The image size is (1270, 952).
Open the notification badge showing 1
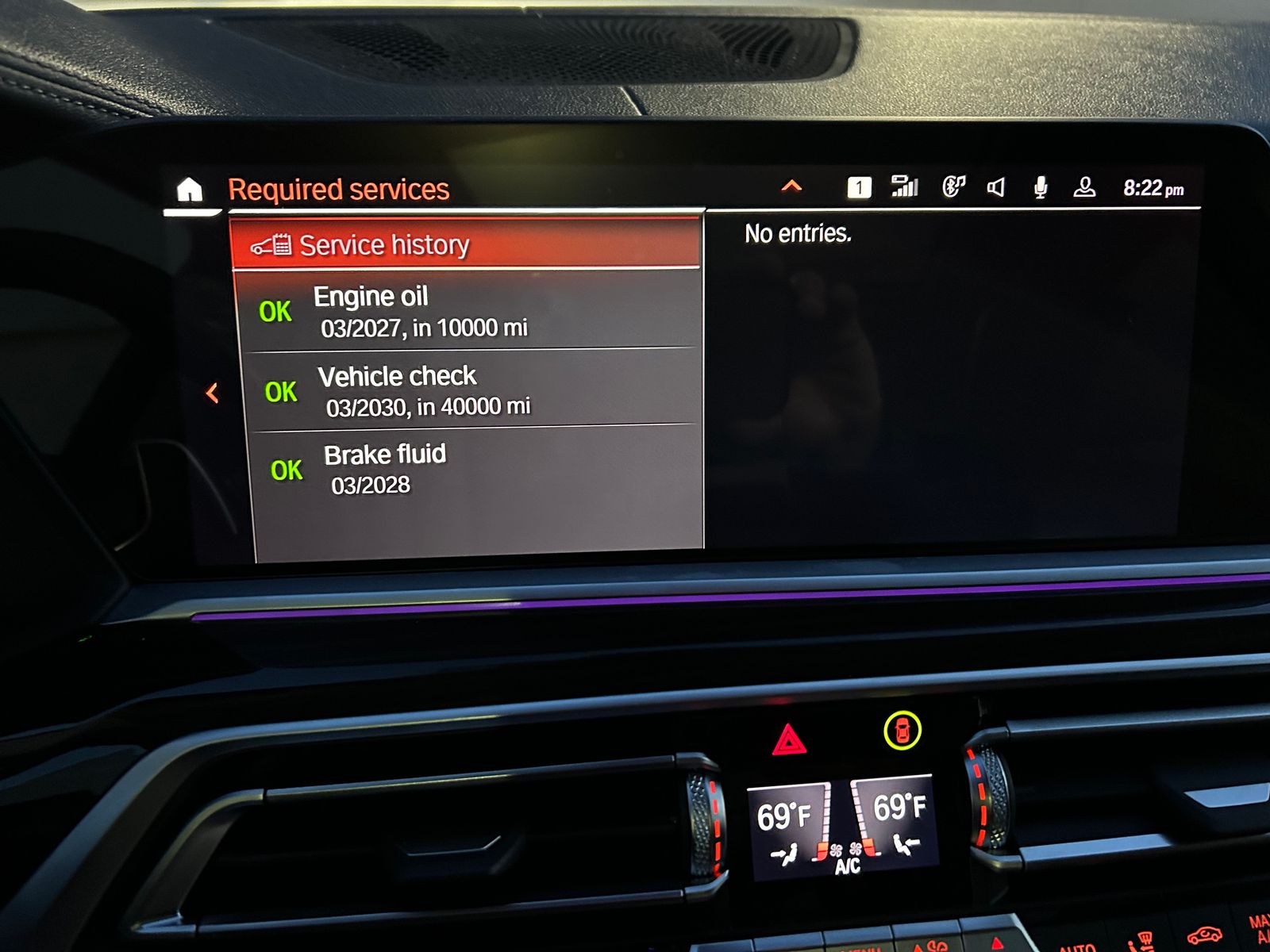coord(858,186)
